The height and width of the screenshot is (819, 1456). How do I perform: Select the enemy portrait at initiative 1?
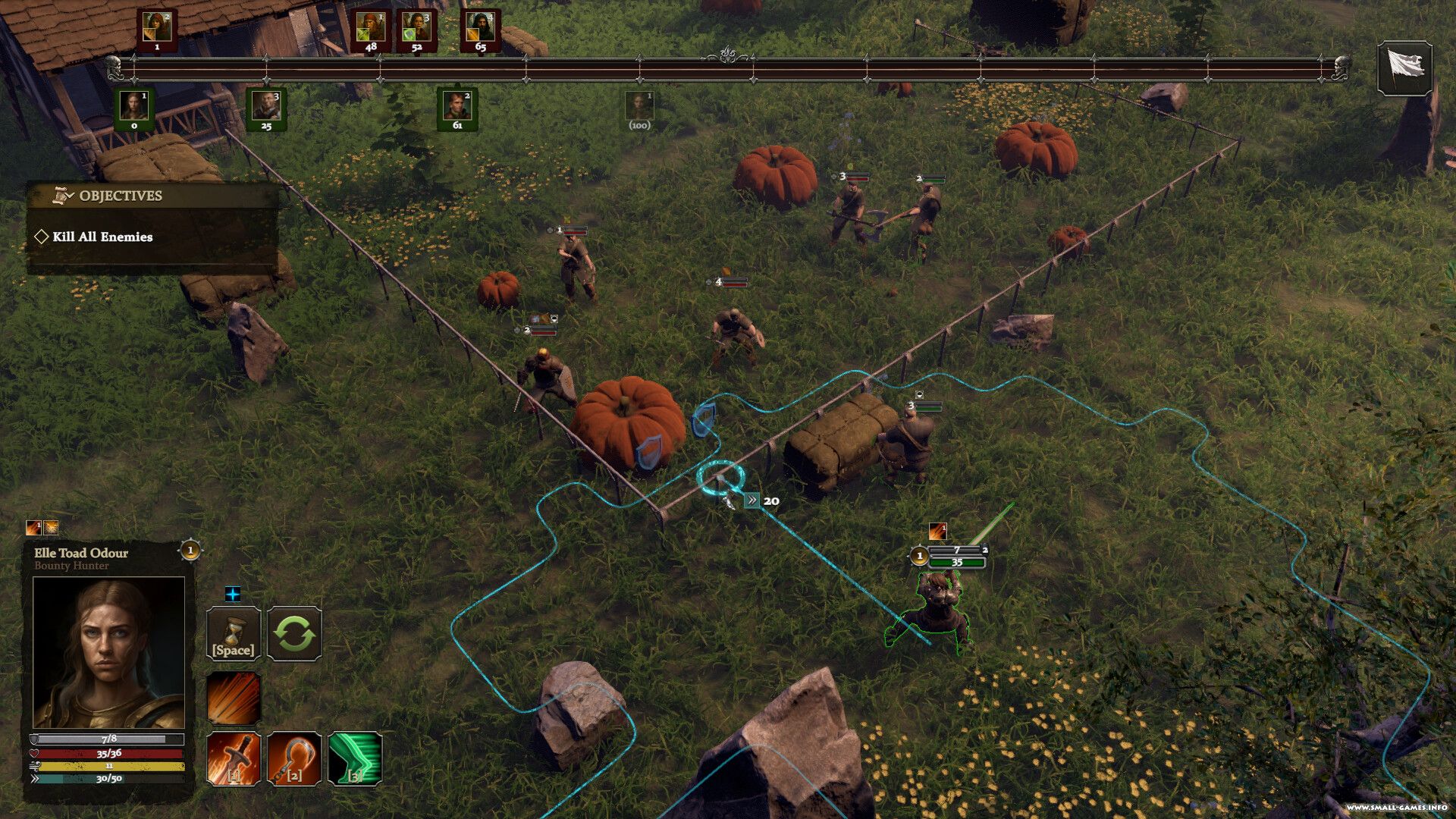[157, 28]
